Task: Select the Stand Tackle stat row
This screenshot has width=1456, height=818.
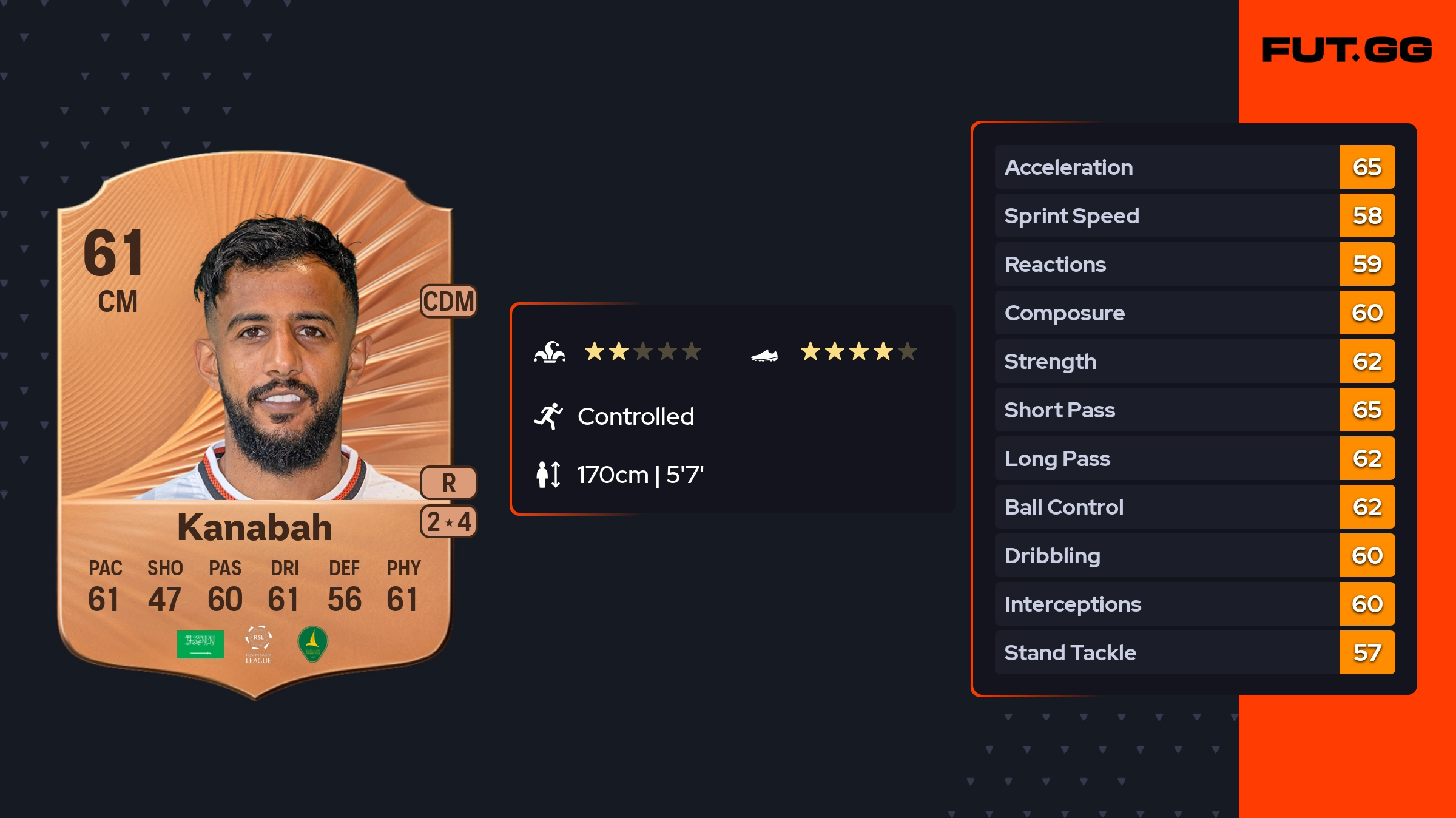Action: (x=1194, y=652)
